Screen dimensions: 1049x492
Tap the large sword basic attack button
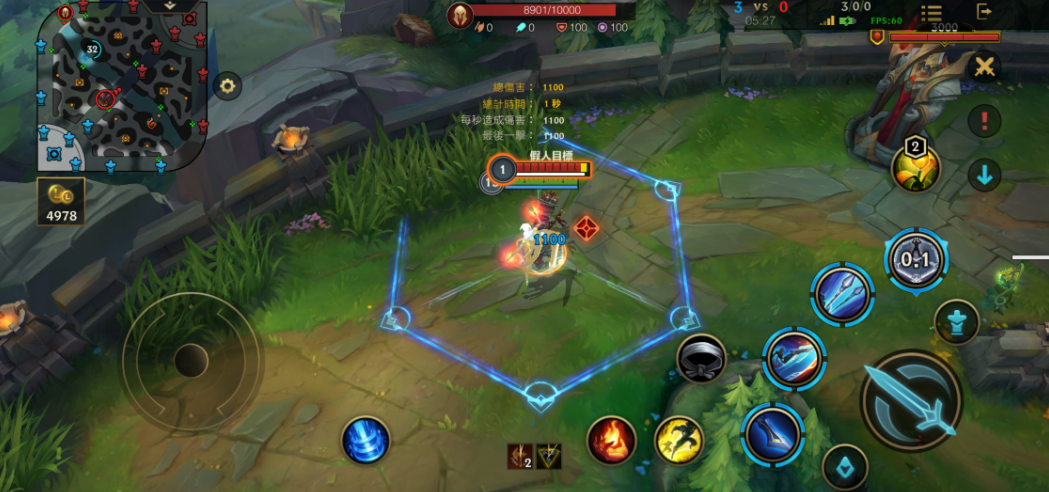(910, 401)
